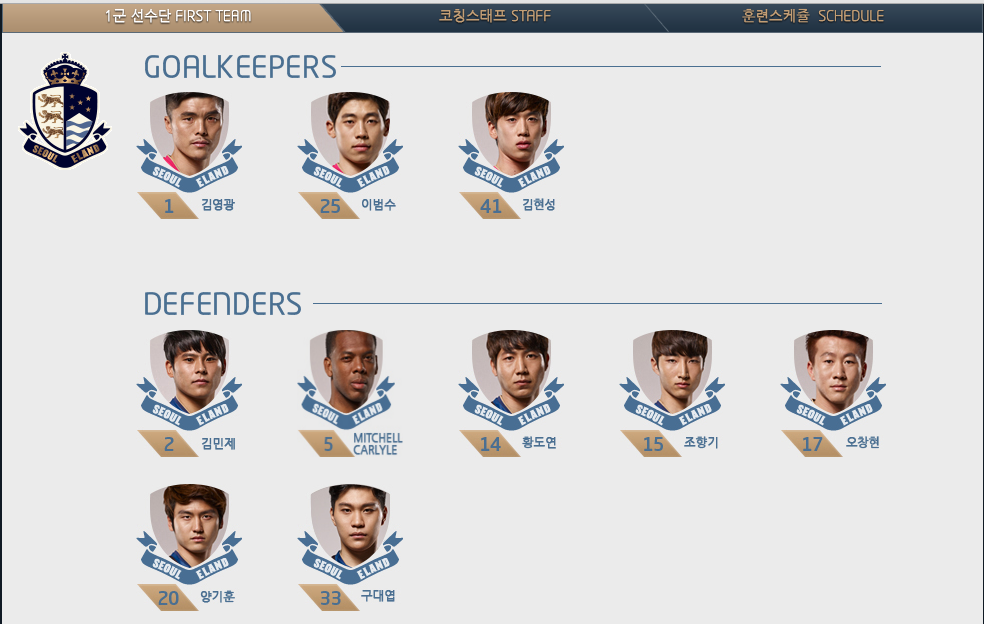This screenshot has width=984, height=624.
Task: Choose goalkeeper number 25 이범수
Action: coord(349,140)
